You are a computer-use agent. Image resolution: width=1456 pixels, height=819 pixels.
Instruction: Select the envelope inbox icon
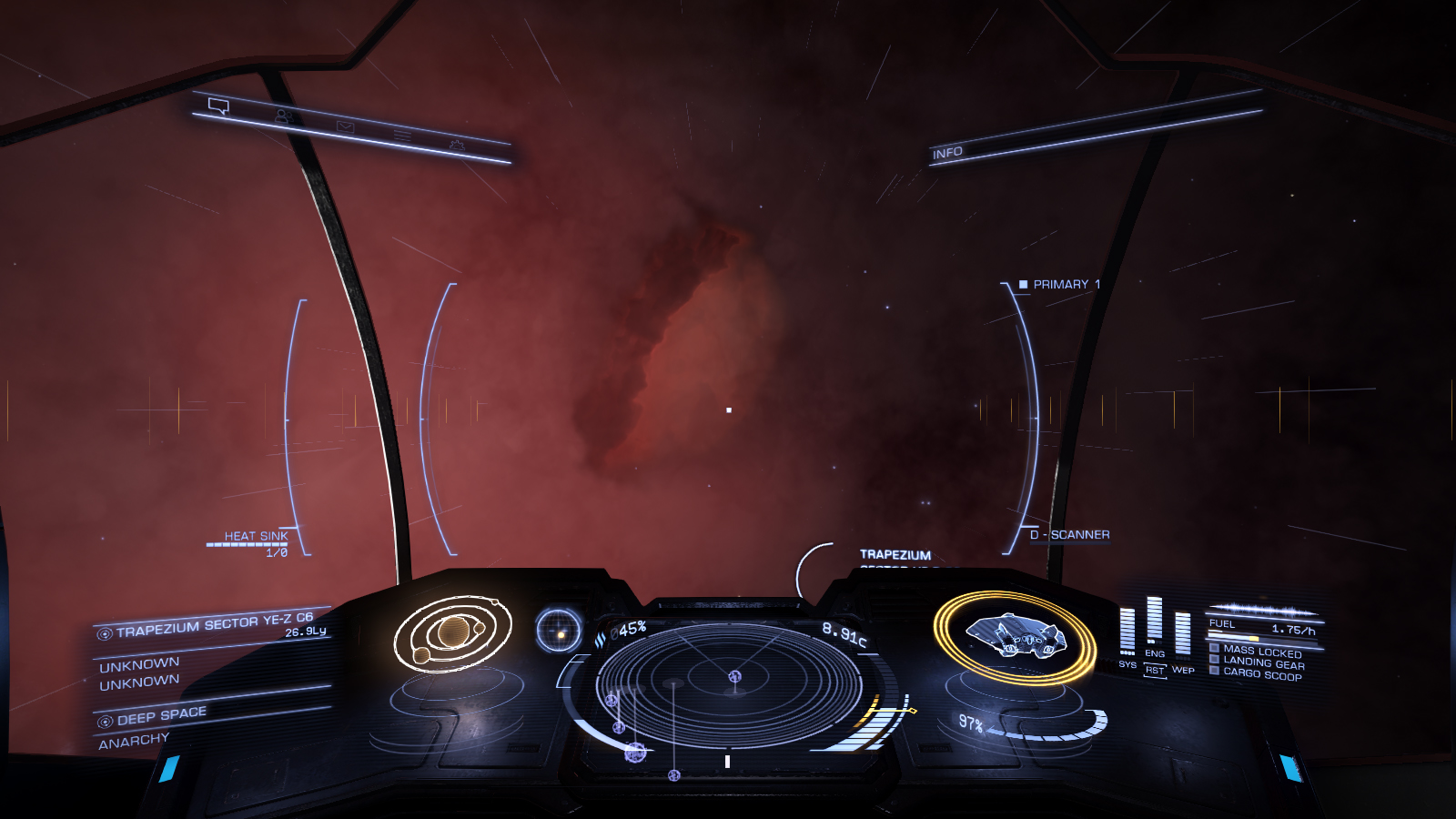click(x=345, y=126)
